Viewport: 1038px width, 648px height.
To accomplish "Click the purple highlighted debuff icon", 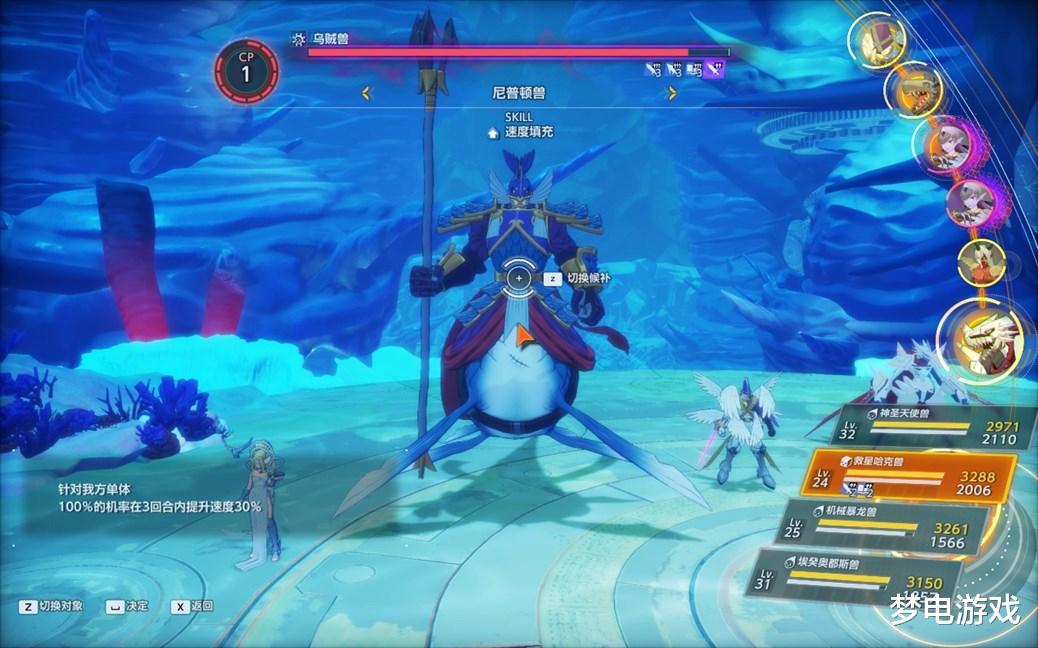I will [x=715, y=69].
